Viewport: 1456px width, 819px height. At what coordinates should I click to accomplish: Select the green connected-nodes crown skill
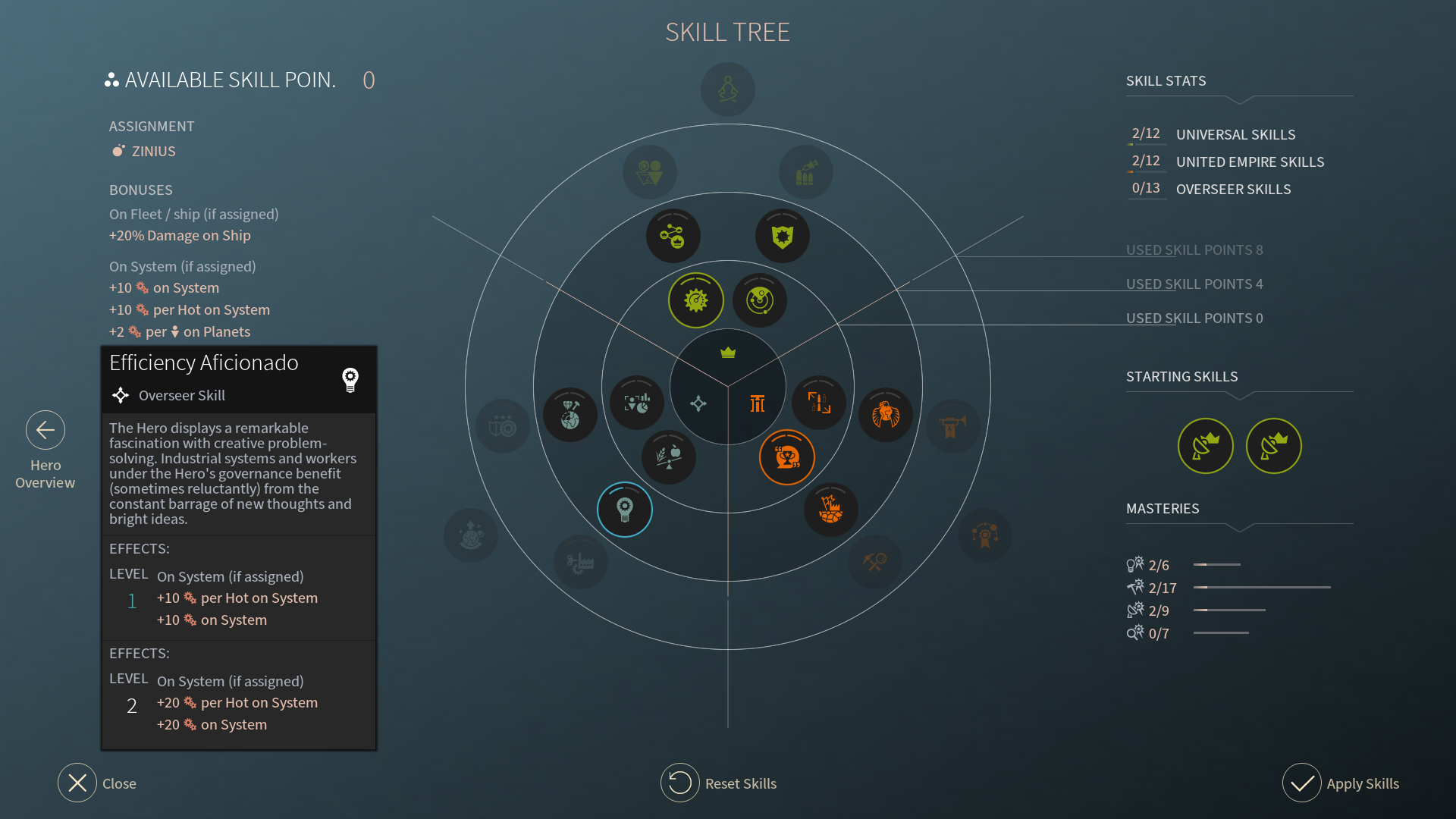tap(673, 237)
